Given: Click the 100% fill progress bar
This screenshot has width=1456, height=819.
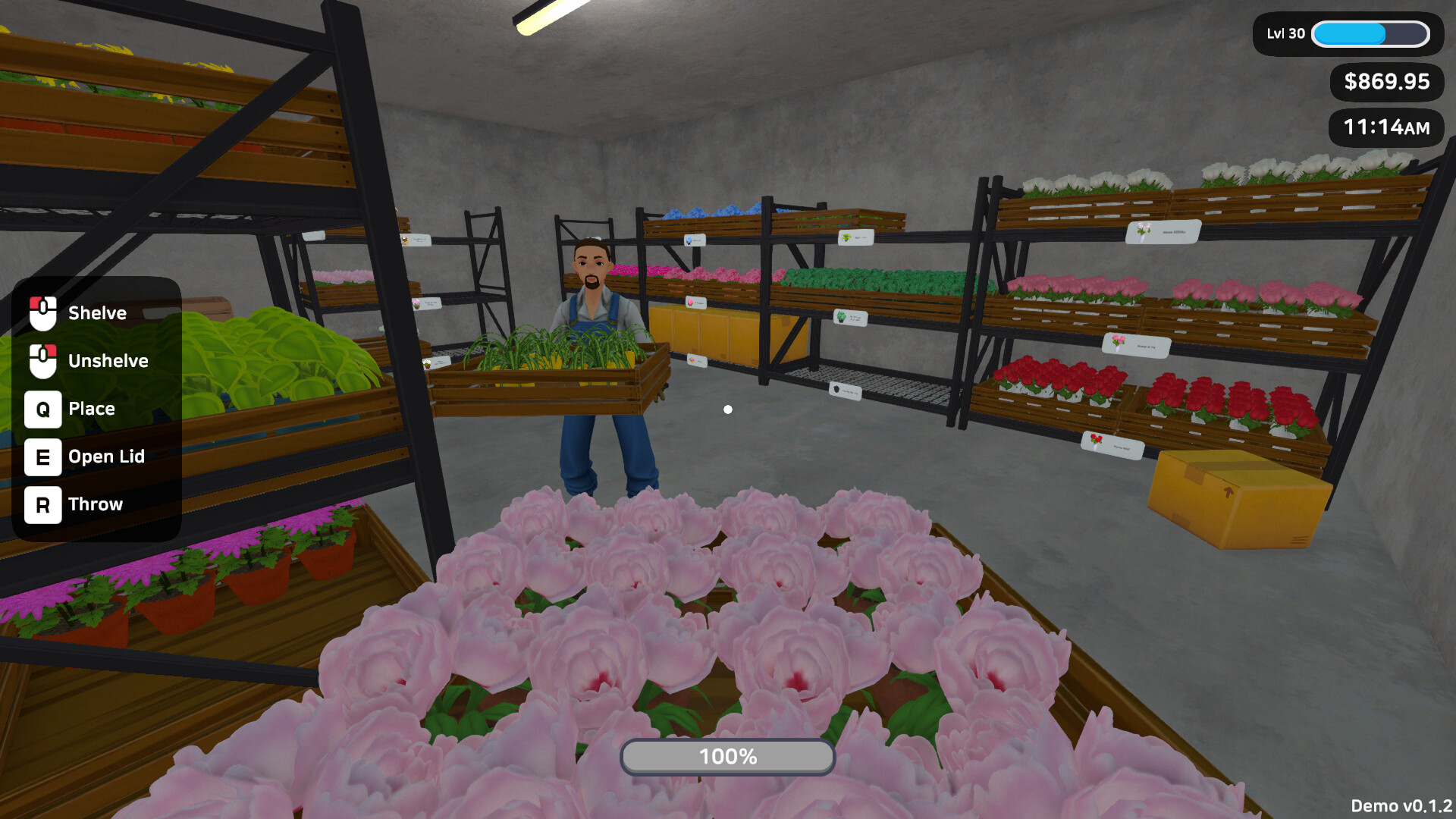Looking at the screenshot, I should coord(727,756).
